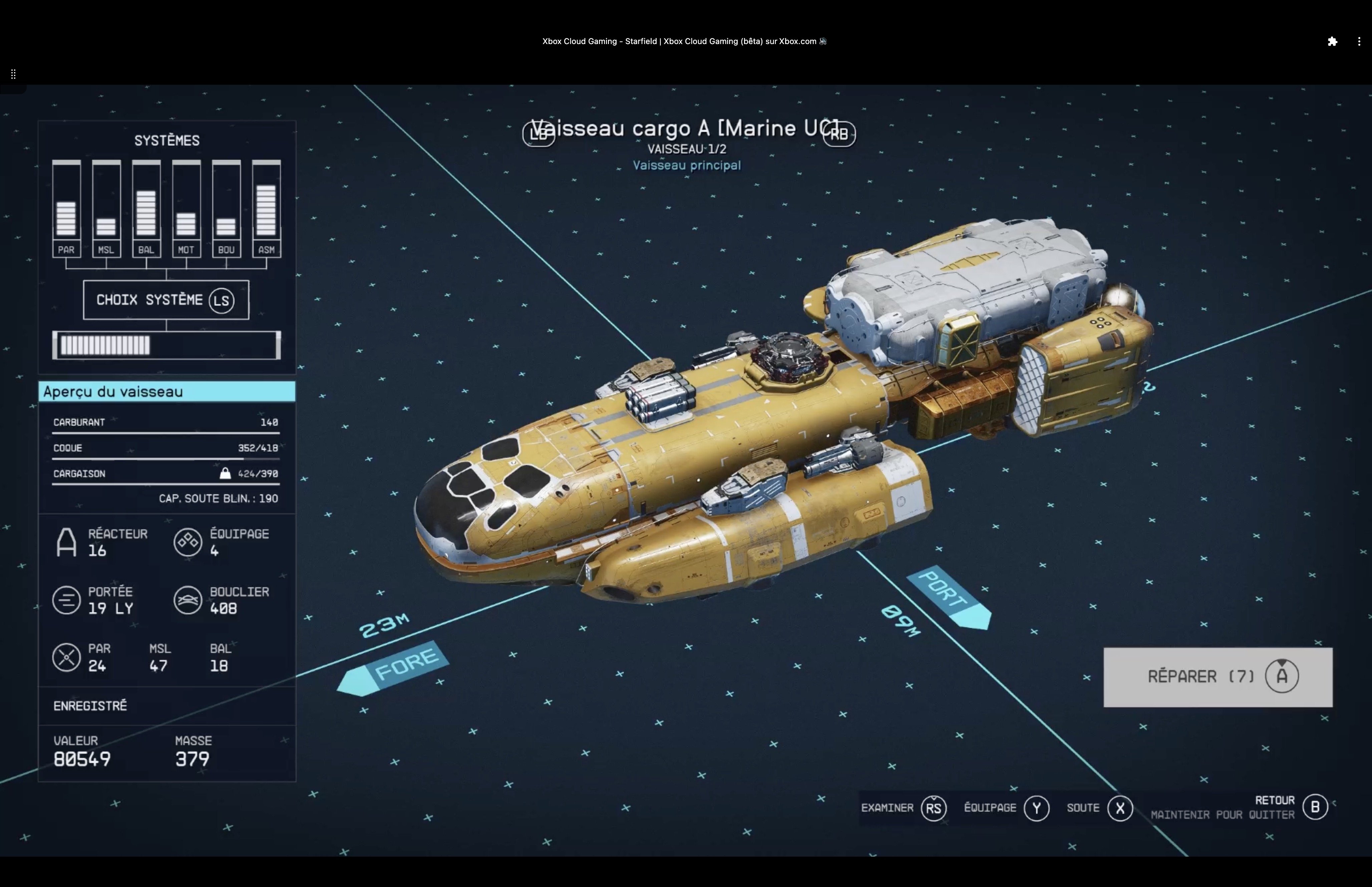
Task: Open the Xbox Cloud Gaming overlay handle
Action: 13,74
